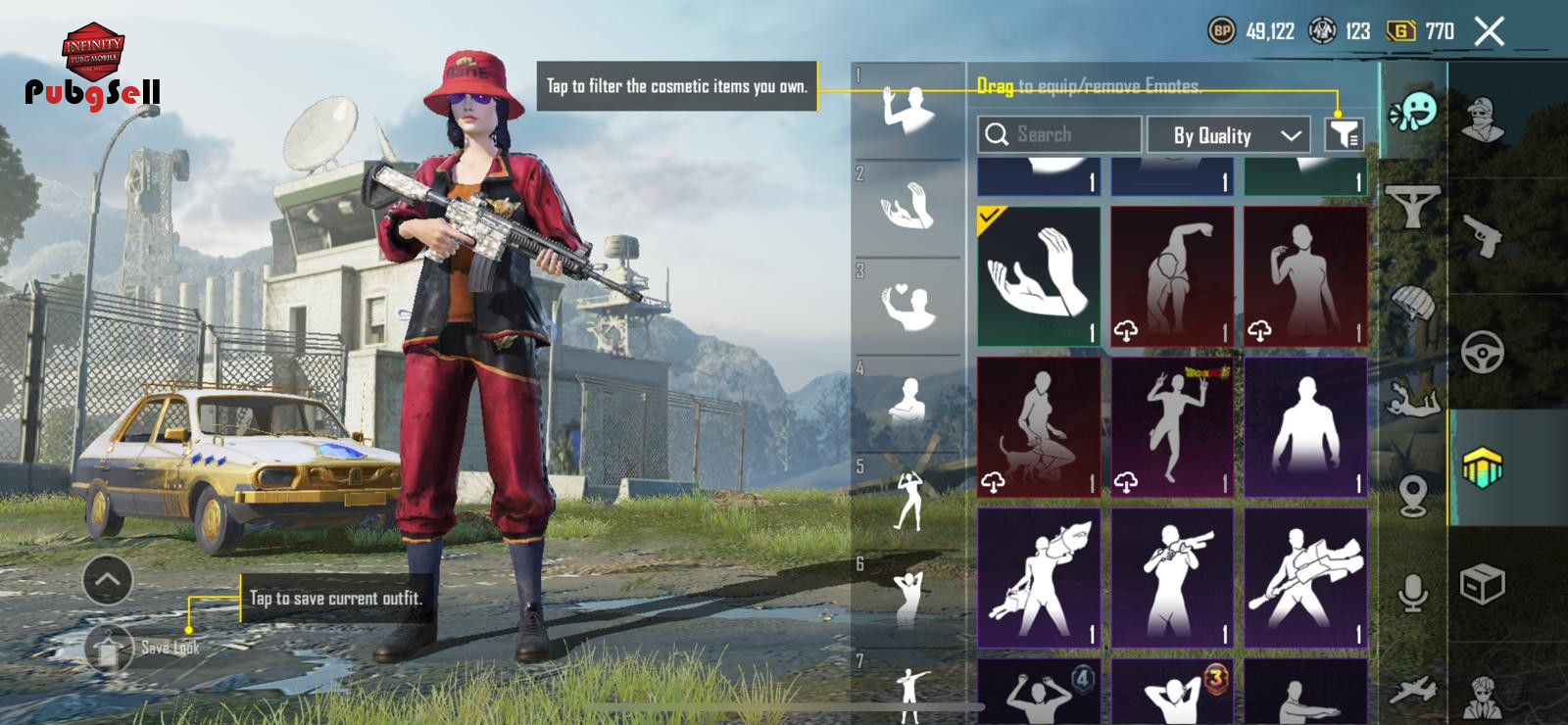Toggle the owned-items filter funnel icon
This screenshot has width=1568, height=725.
[1344, 135]
